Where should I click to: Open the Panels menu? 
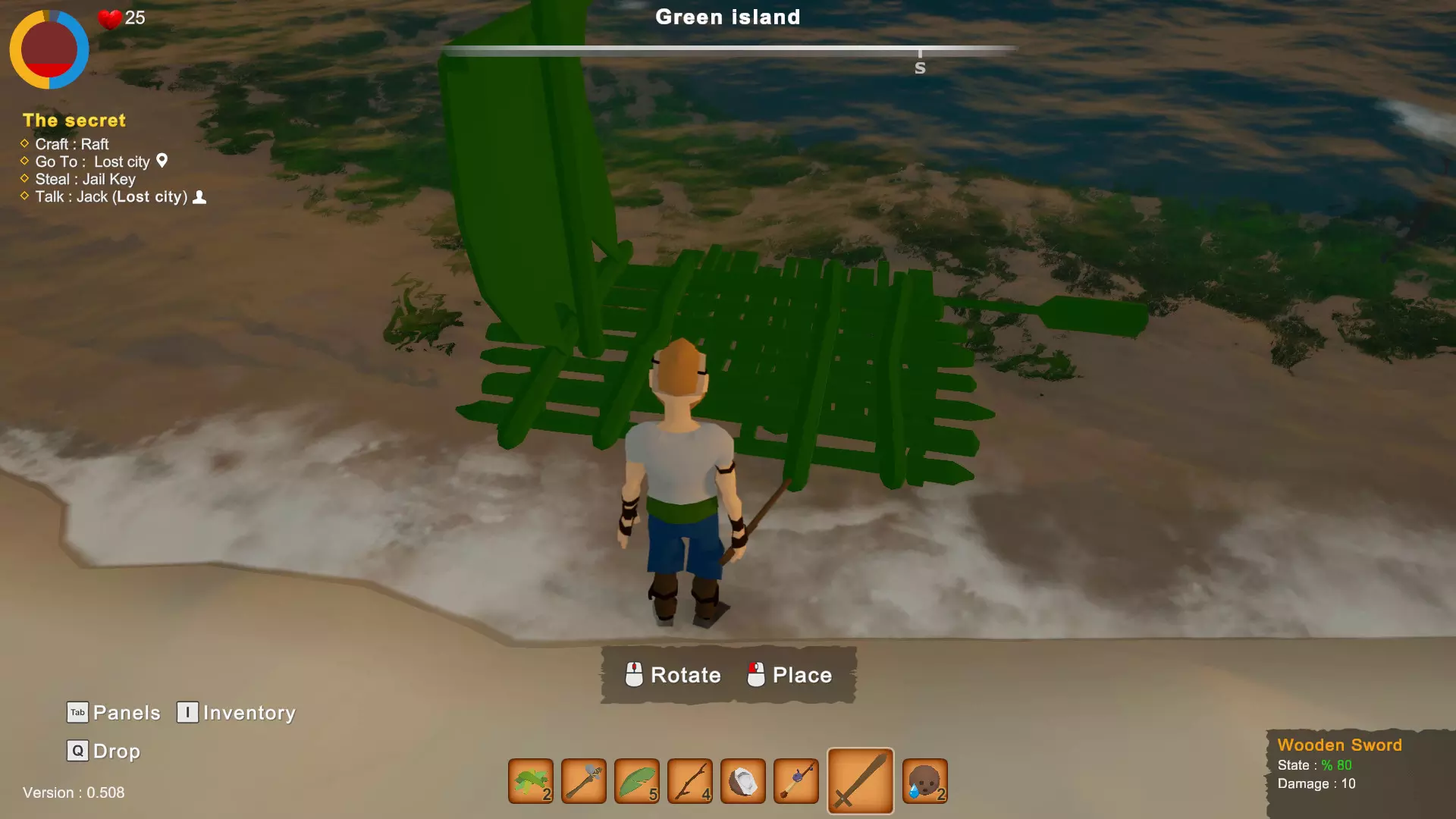coord(115,713)
